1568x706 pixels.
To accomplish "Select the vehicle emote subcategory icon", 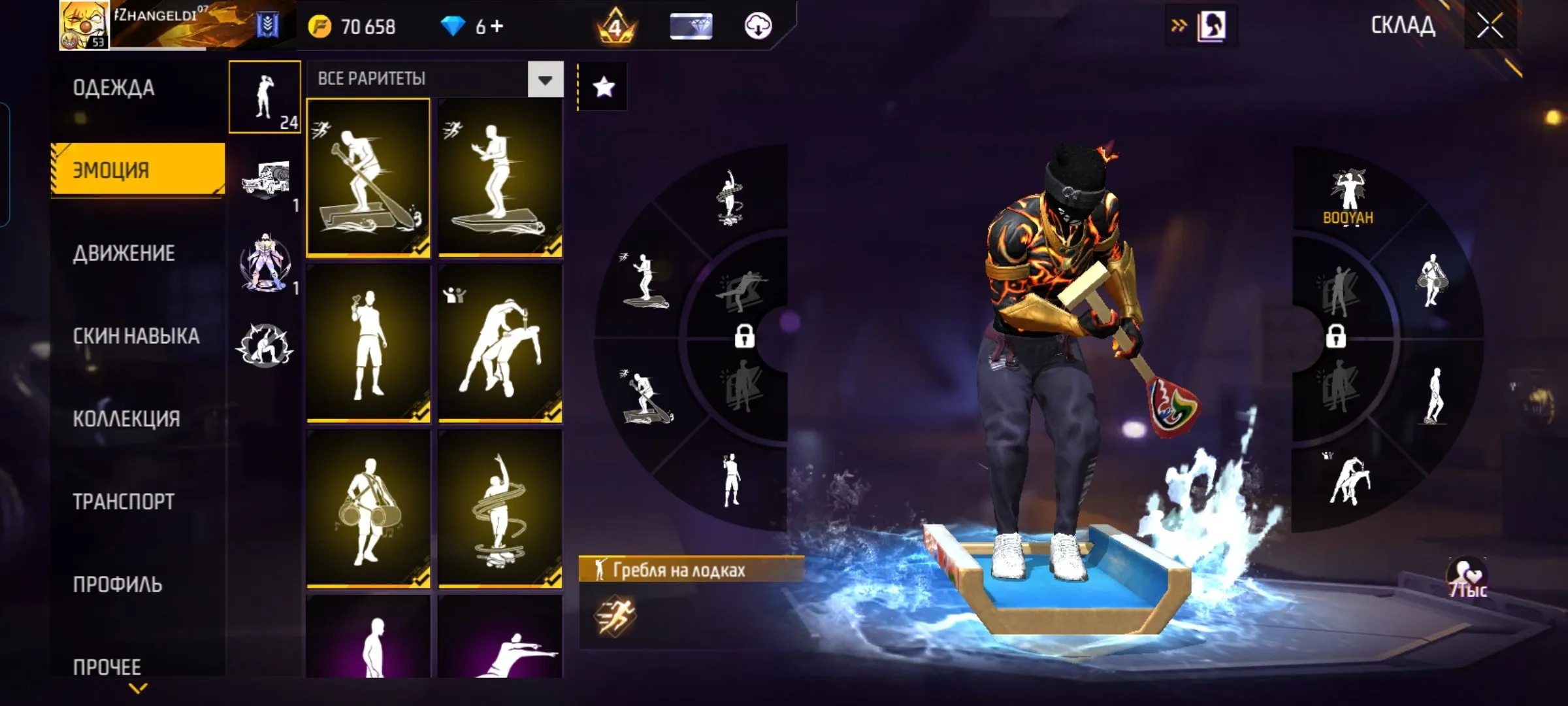I will [x=265, y=180].
